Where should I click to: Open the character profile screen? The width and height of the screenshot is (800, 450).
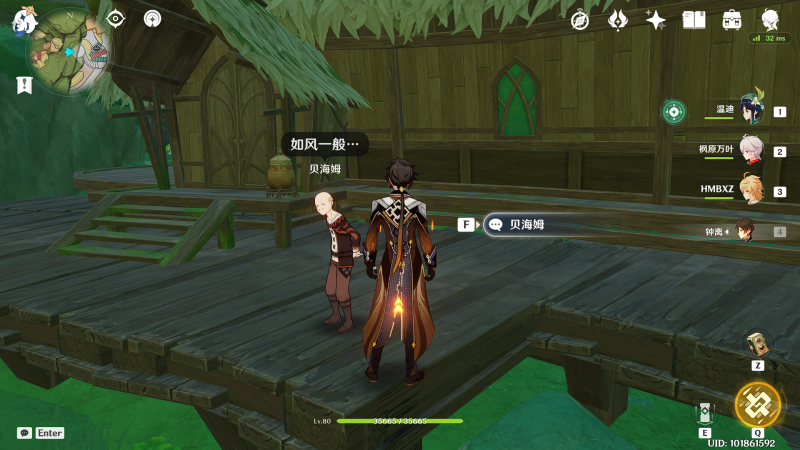tap(770, 20)
